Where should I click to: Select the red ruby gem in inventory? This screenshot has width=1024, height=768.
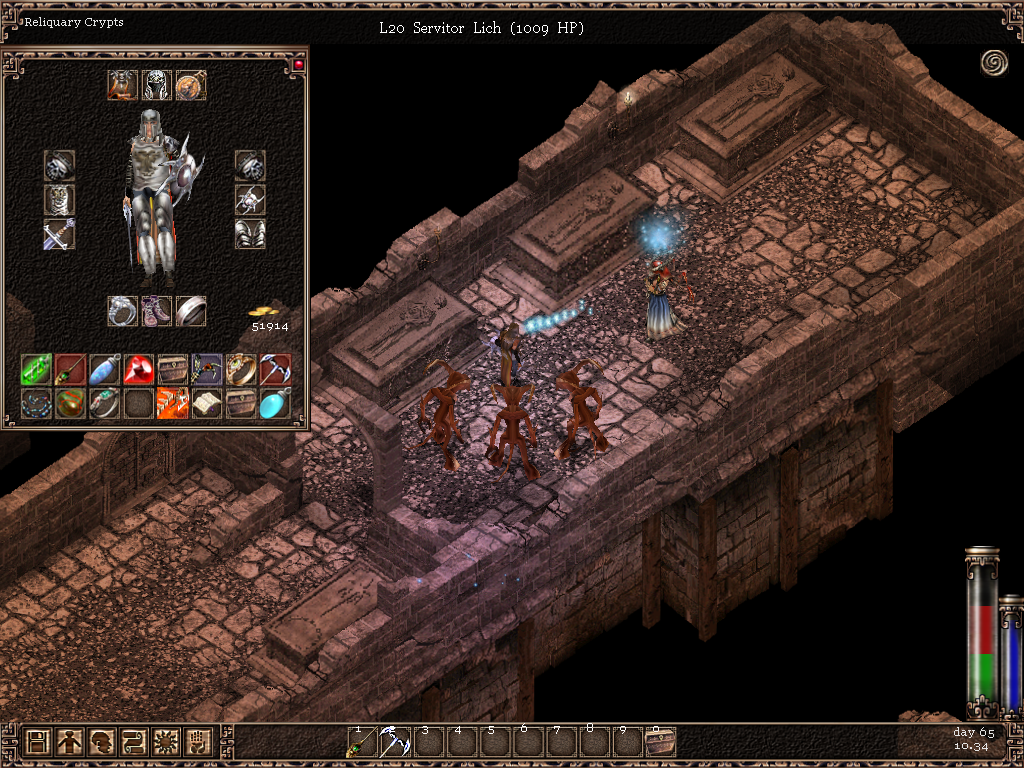click(x=139, y=369)
